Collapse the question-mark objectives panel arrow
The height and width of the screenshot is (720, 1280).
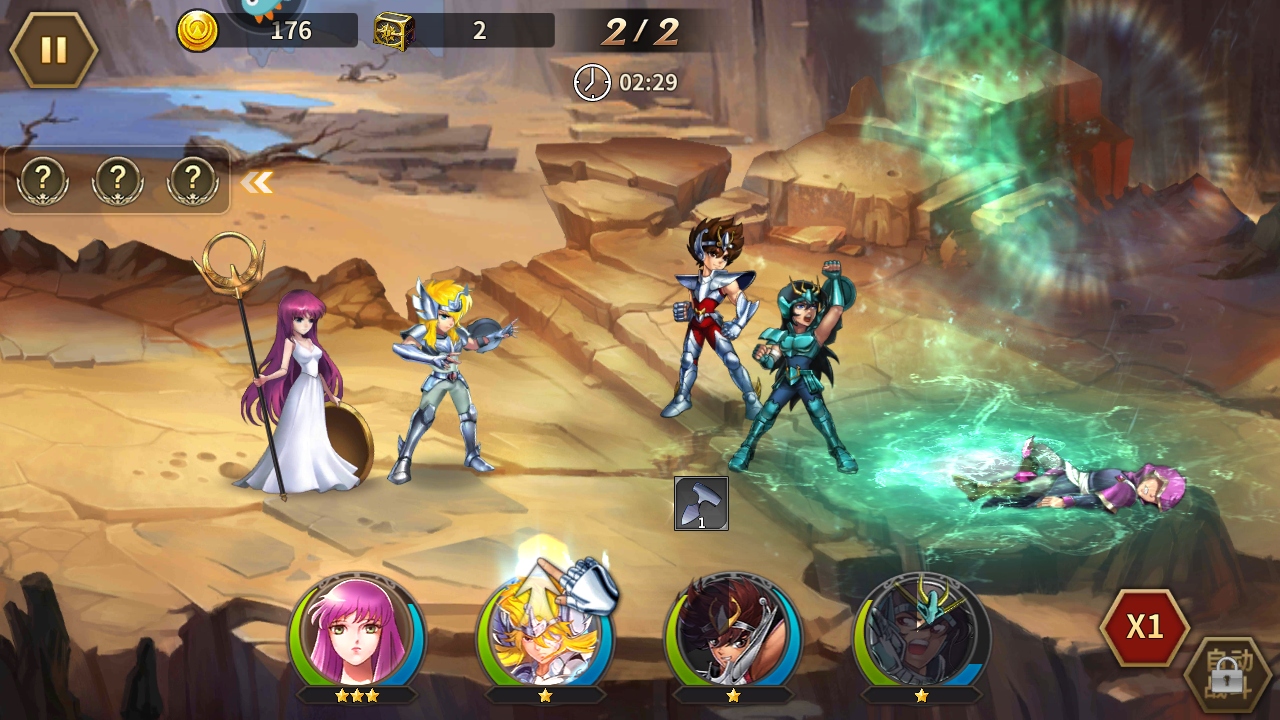pos(257,182)
